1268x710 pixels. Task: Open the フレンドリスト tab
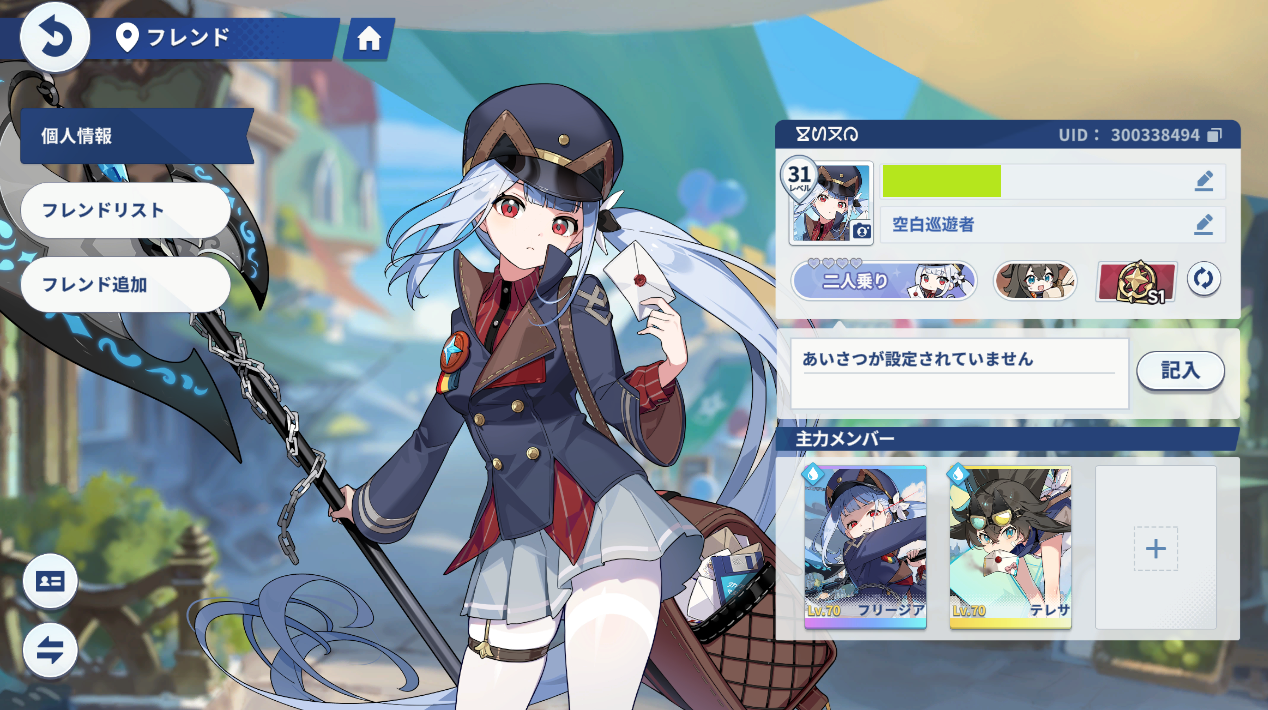point(125,210)
